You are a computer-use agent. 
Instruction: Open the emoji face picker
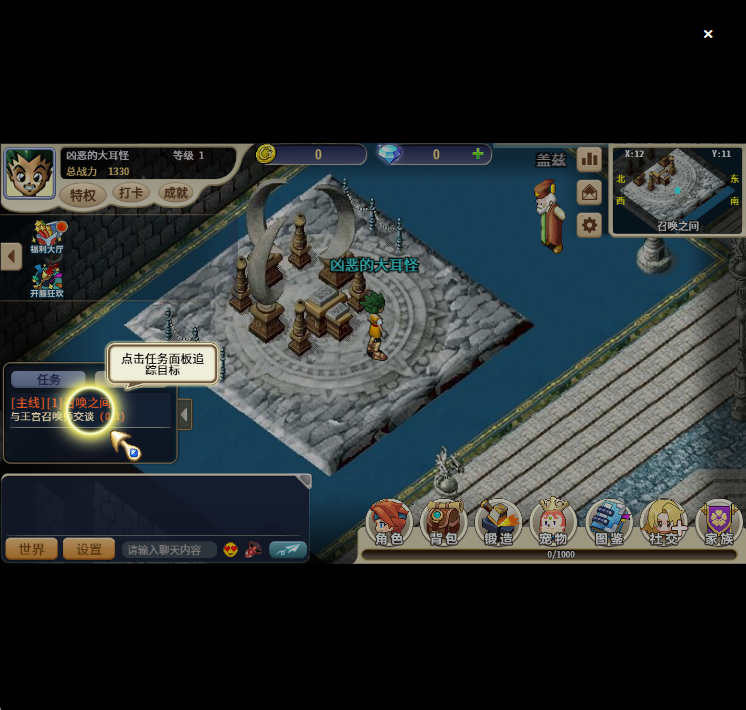(x=230, y=549)
